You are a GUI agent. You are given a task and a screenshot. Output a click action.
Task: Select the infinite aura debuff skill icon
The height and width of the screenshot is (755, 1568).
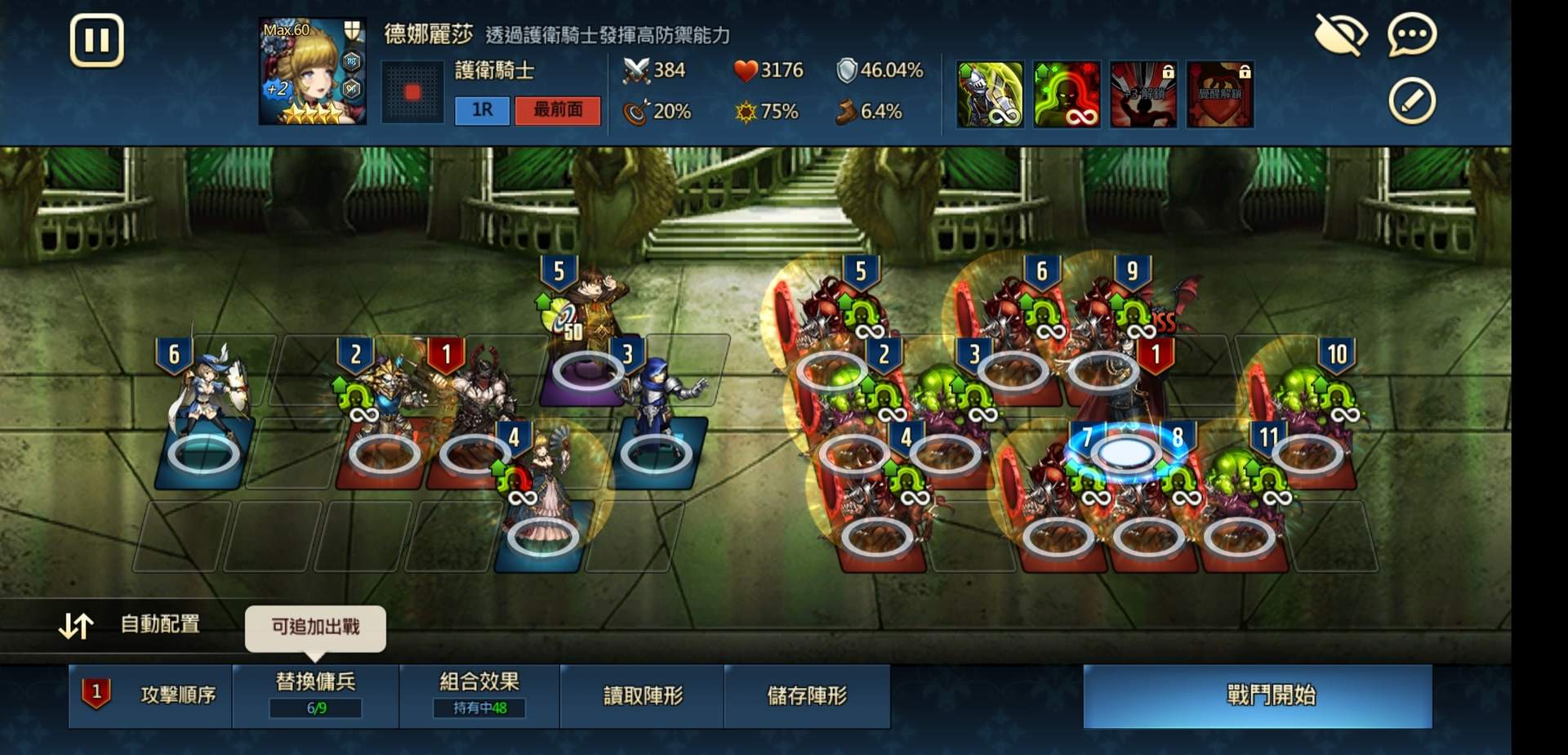pyautogui.click(x=1066, y=92)
